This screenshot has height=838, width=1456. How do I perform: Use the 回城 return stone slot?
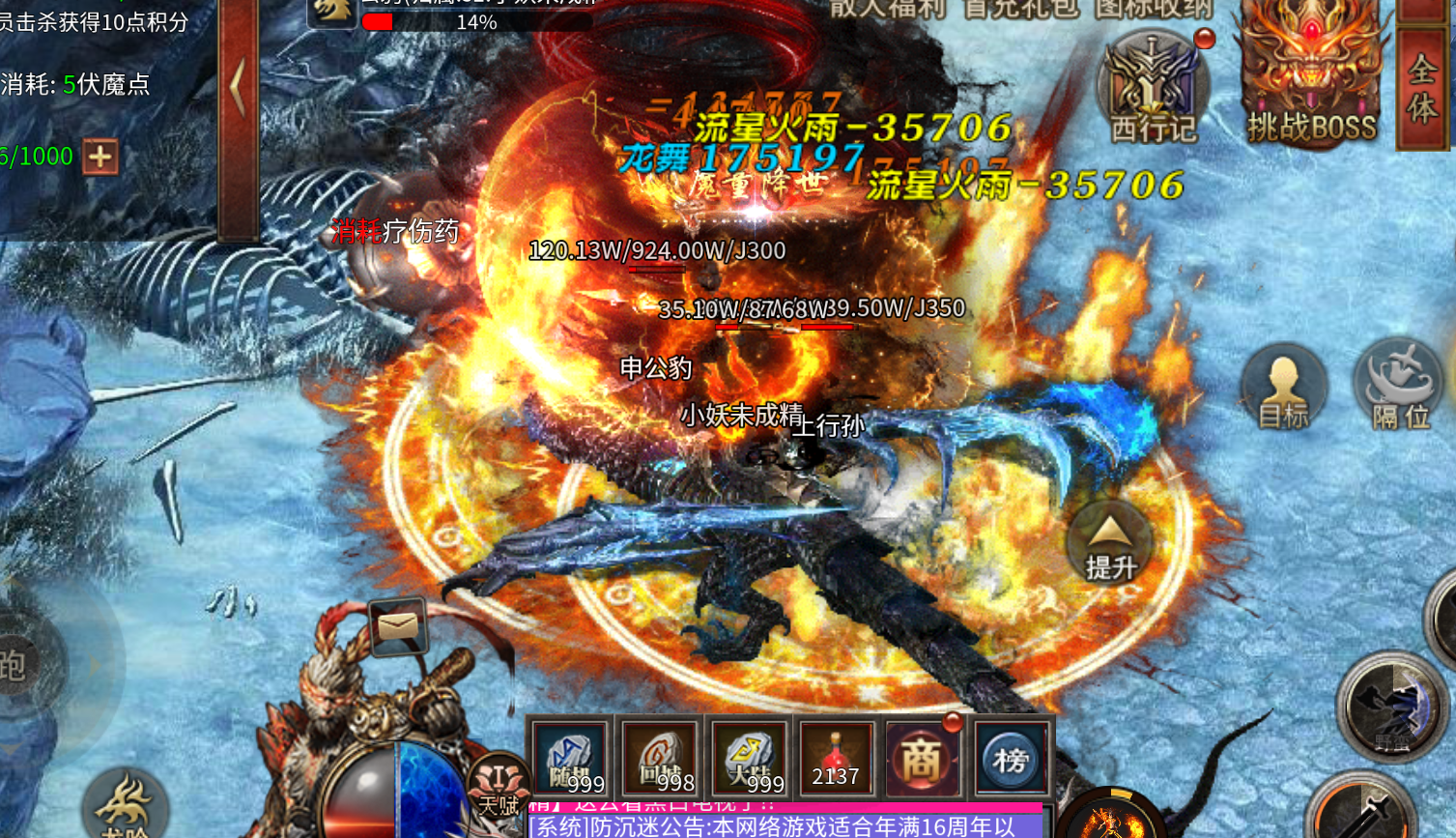pyautogui.click(x=659, y=760)
